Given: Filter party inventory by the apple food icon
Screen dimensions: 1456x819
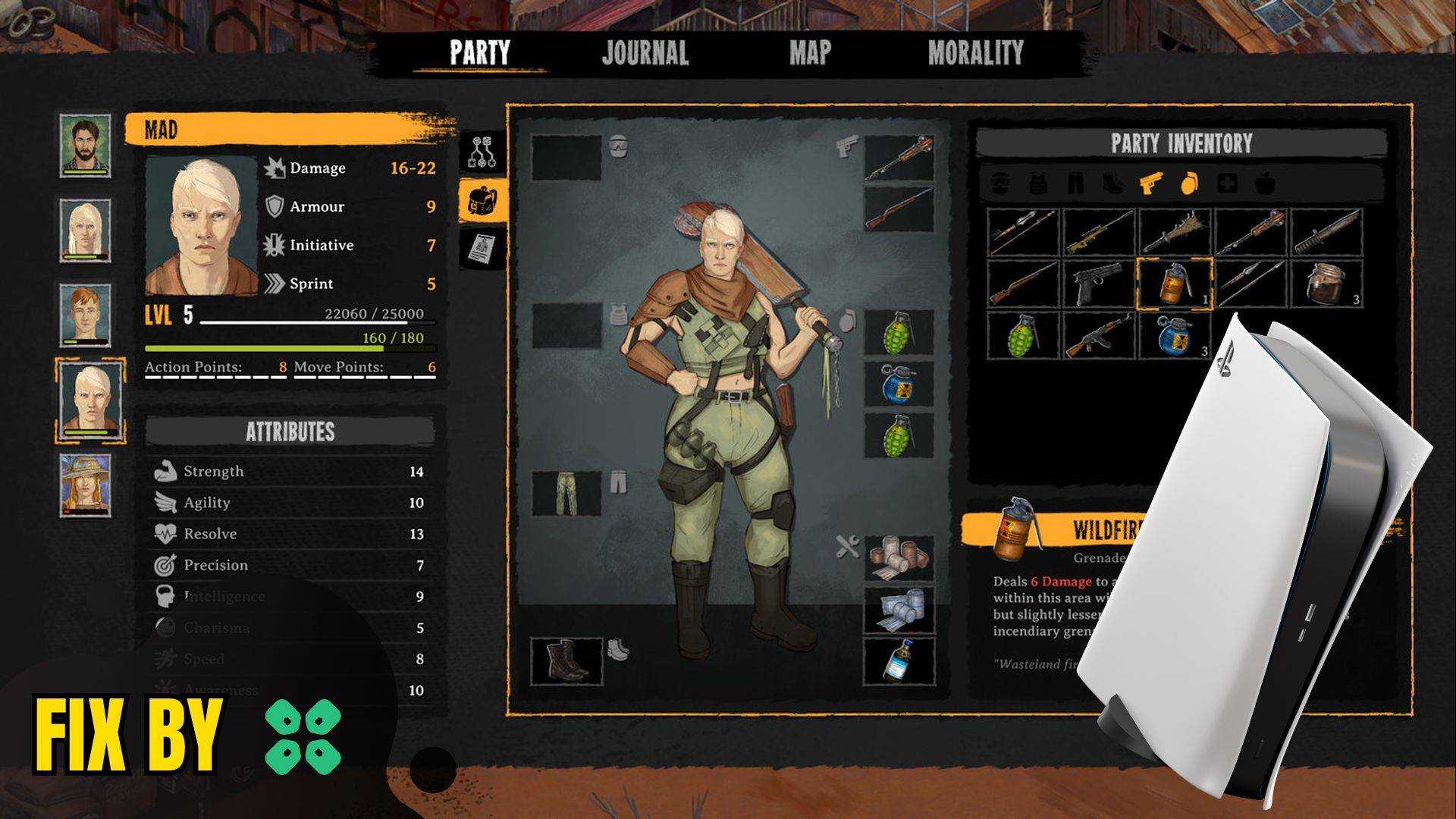Looking at the screenshot, I should [1264, 184].
